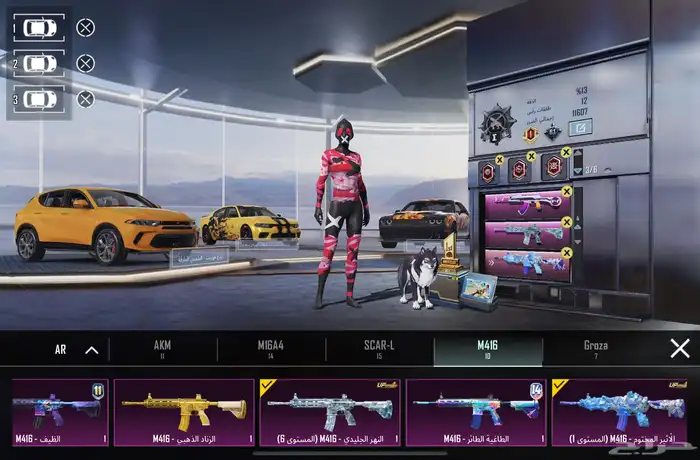Pick the silver M416 level 6 skin
700x460 pixels.
coord(330,412)
